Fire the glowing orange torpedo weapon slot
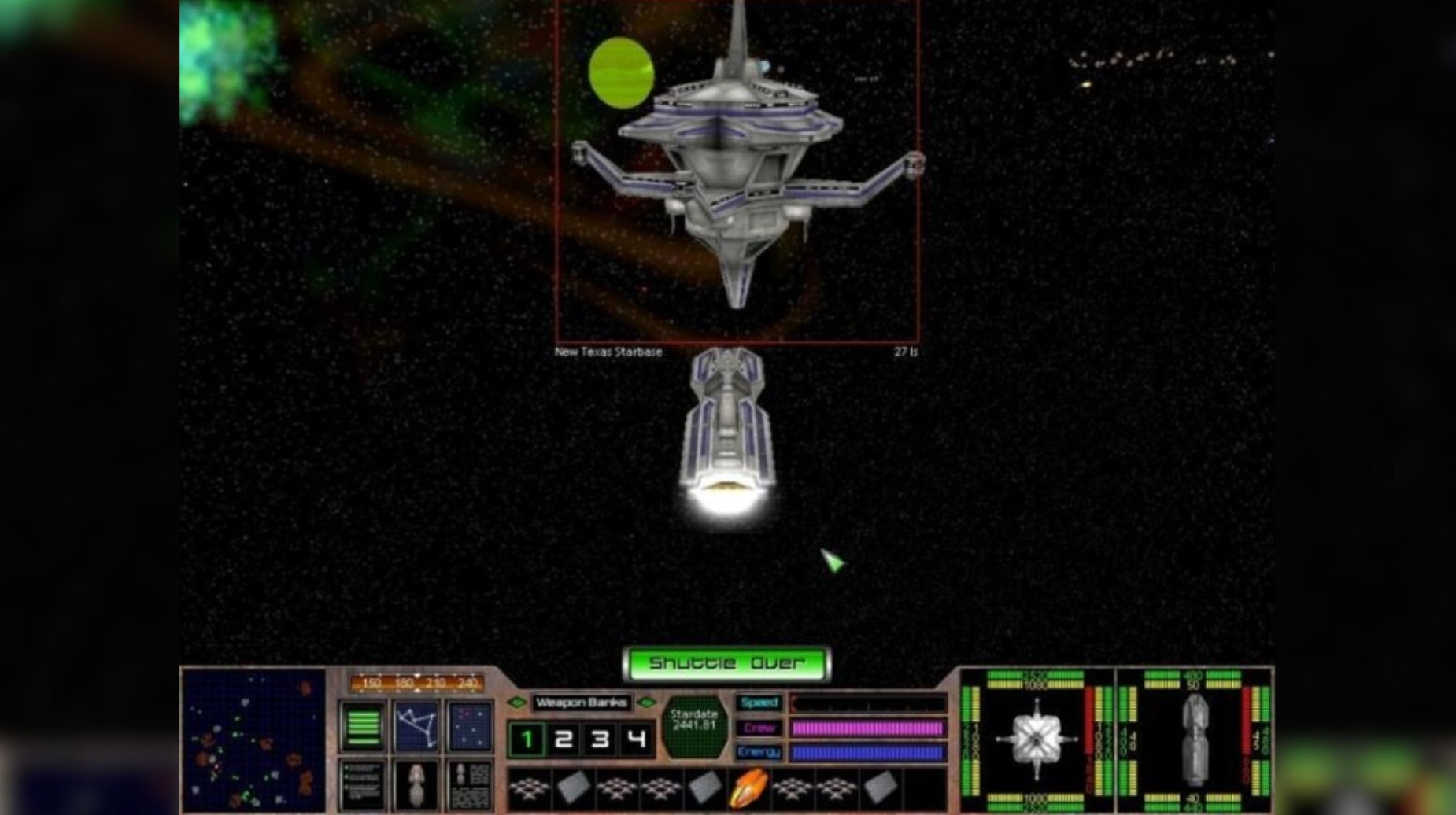This screenshot has height=815, width=1456. pyautogui.click(x=751, y=784)
